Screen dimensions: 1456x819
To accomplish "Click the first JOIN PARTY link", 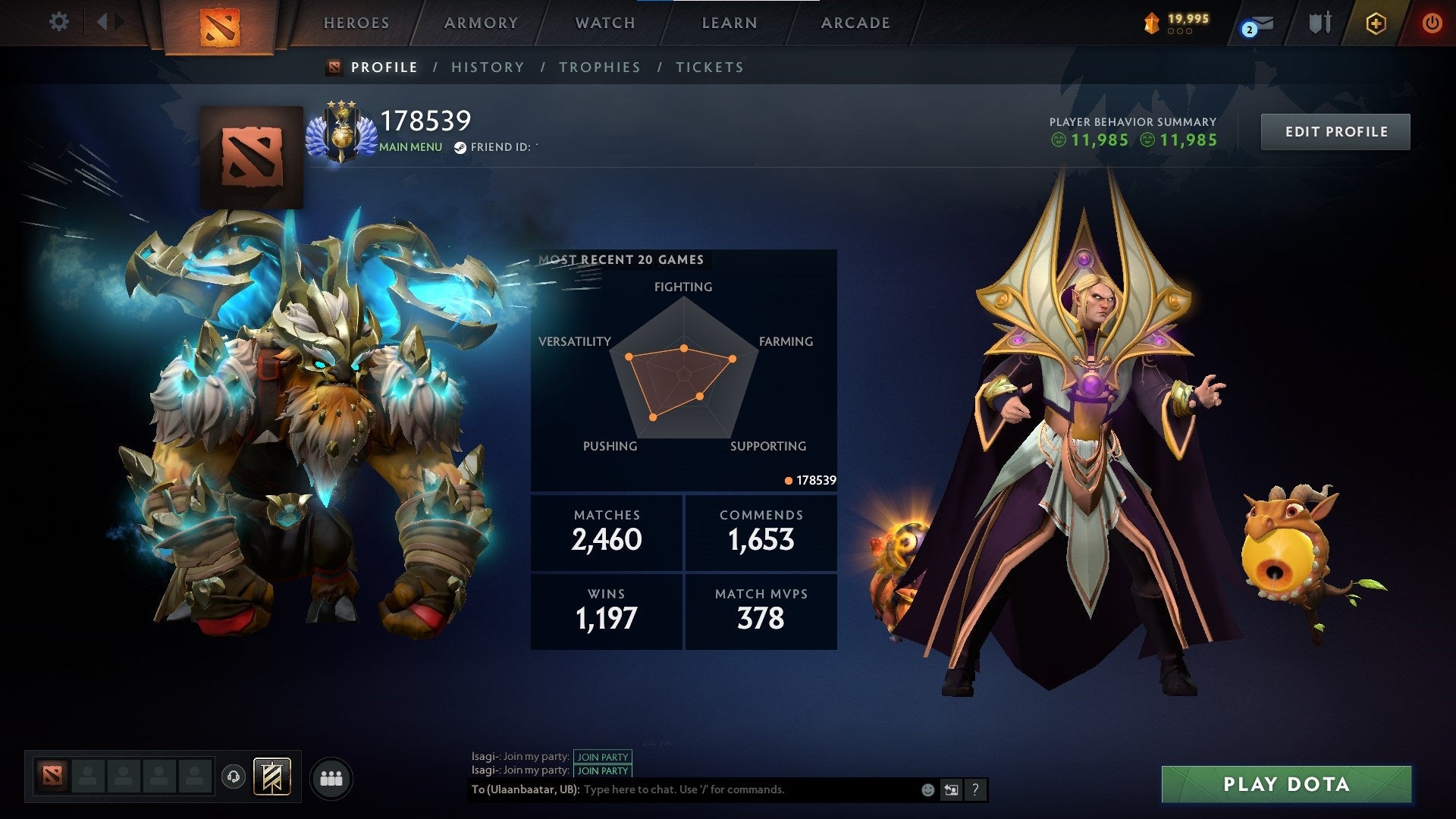I will click(603, 757).
